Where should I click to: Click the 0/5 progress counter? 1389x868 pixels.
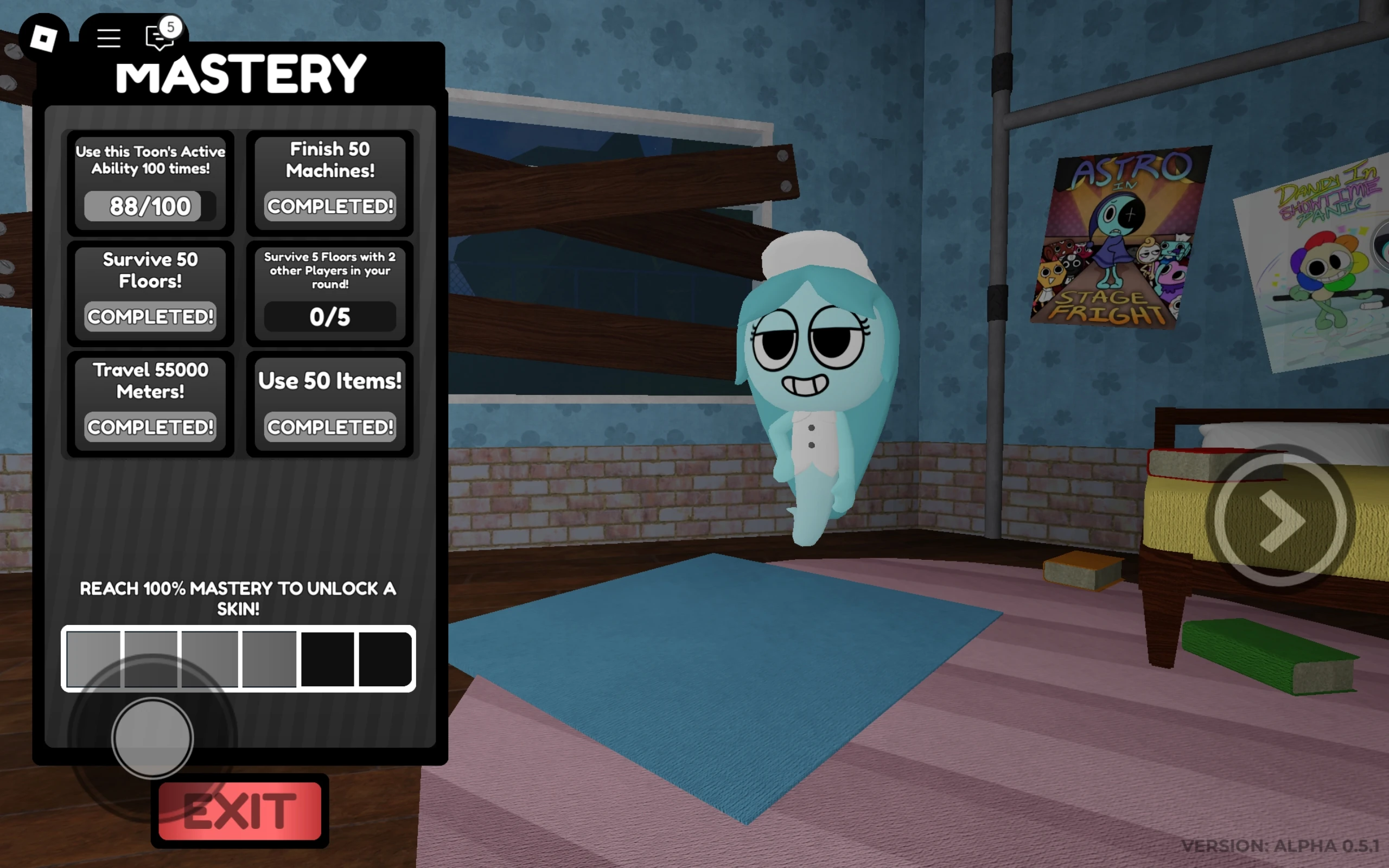330,316
